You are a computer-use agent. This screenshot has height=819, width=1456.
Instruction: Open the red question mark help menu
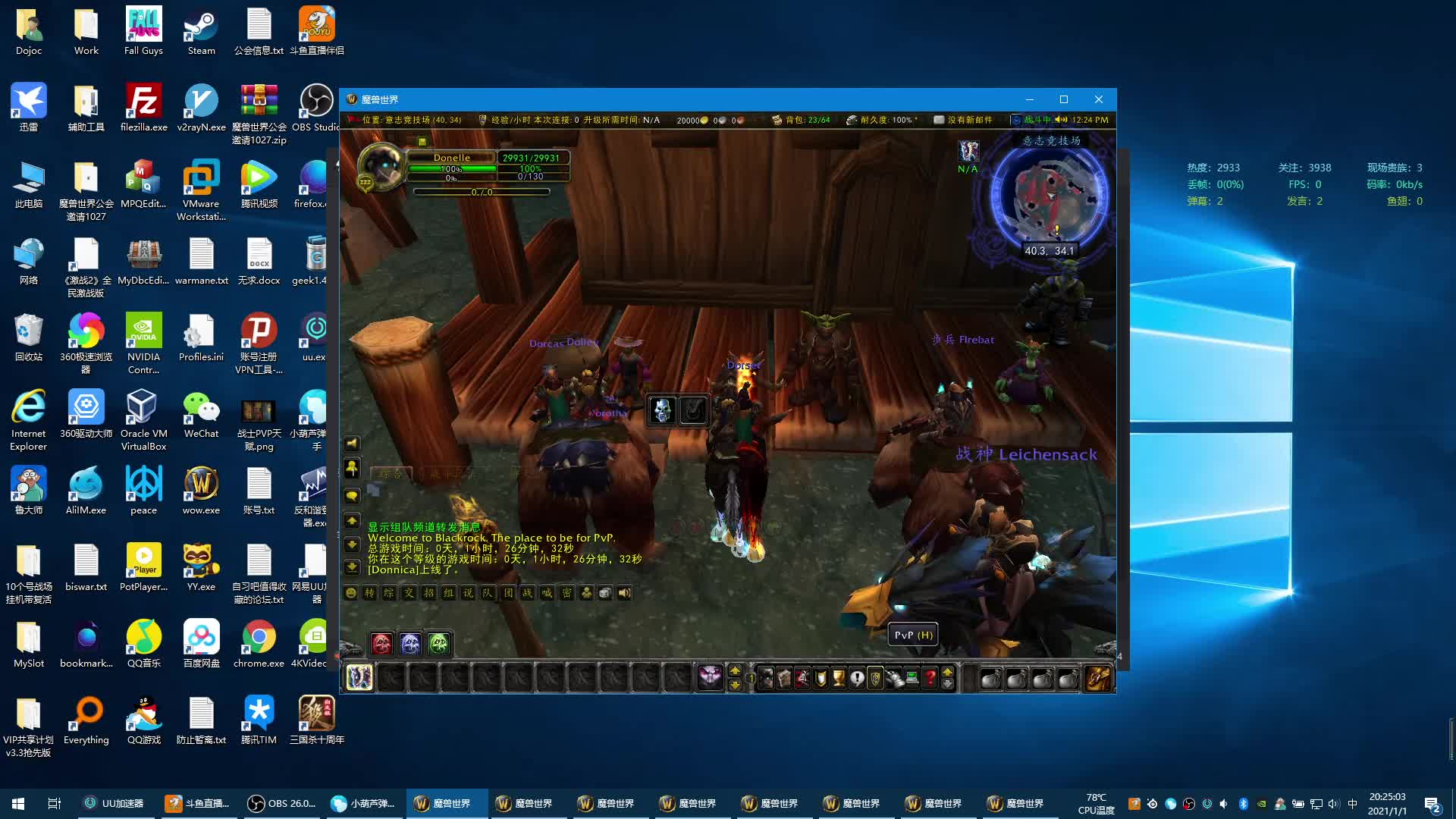(930, 677)
